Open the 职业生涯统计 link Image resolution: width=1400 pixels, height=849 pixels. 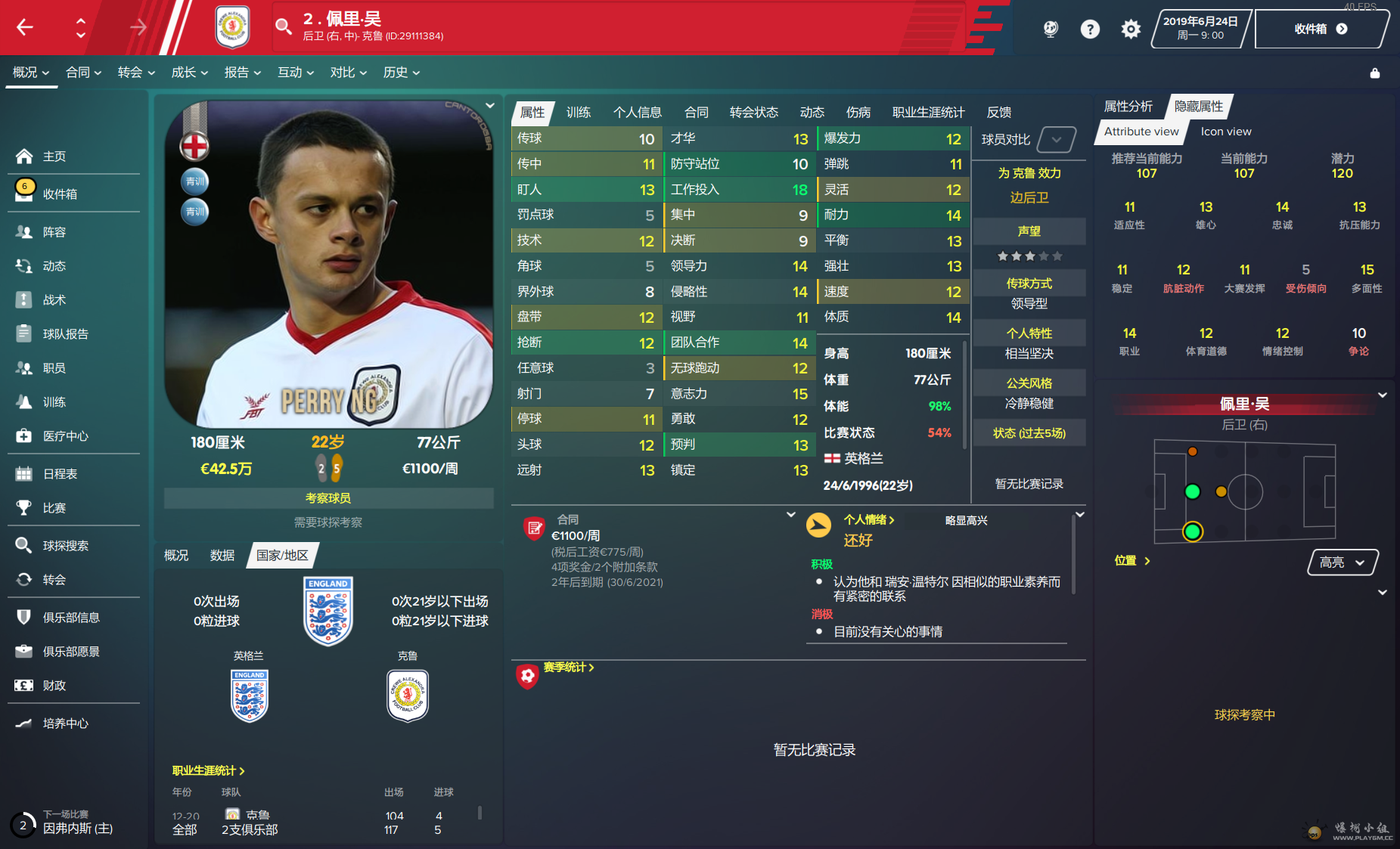208,770
